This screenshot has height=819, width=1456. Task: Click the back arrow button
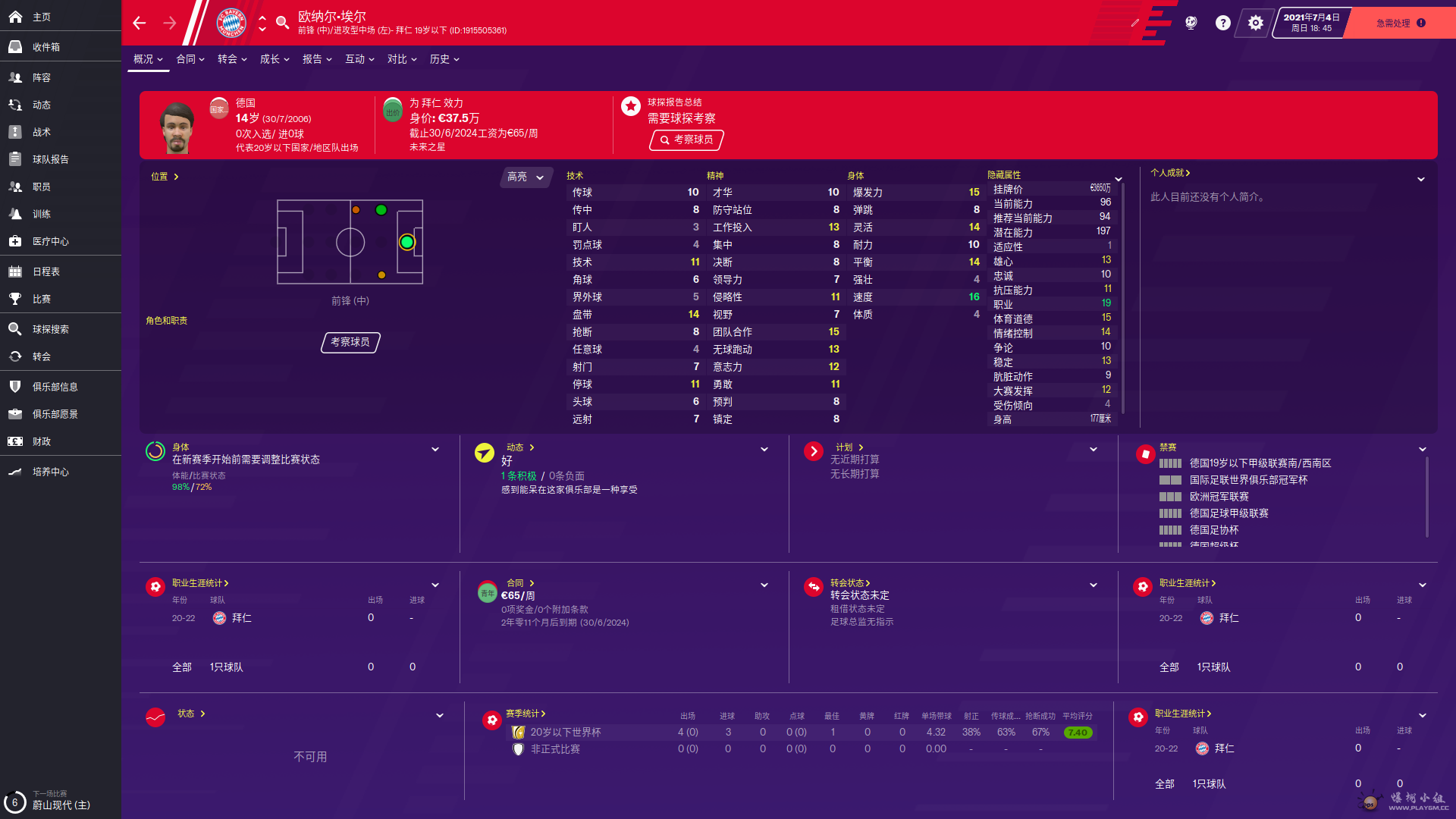(140, 23)
